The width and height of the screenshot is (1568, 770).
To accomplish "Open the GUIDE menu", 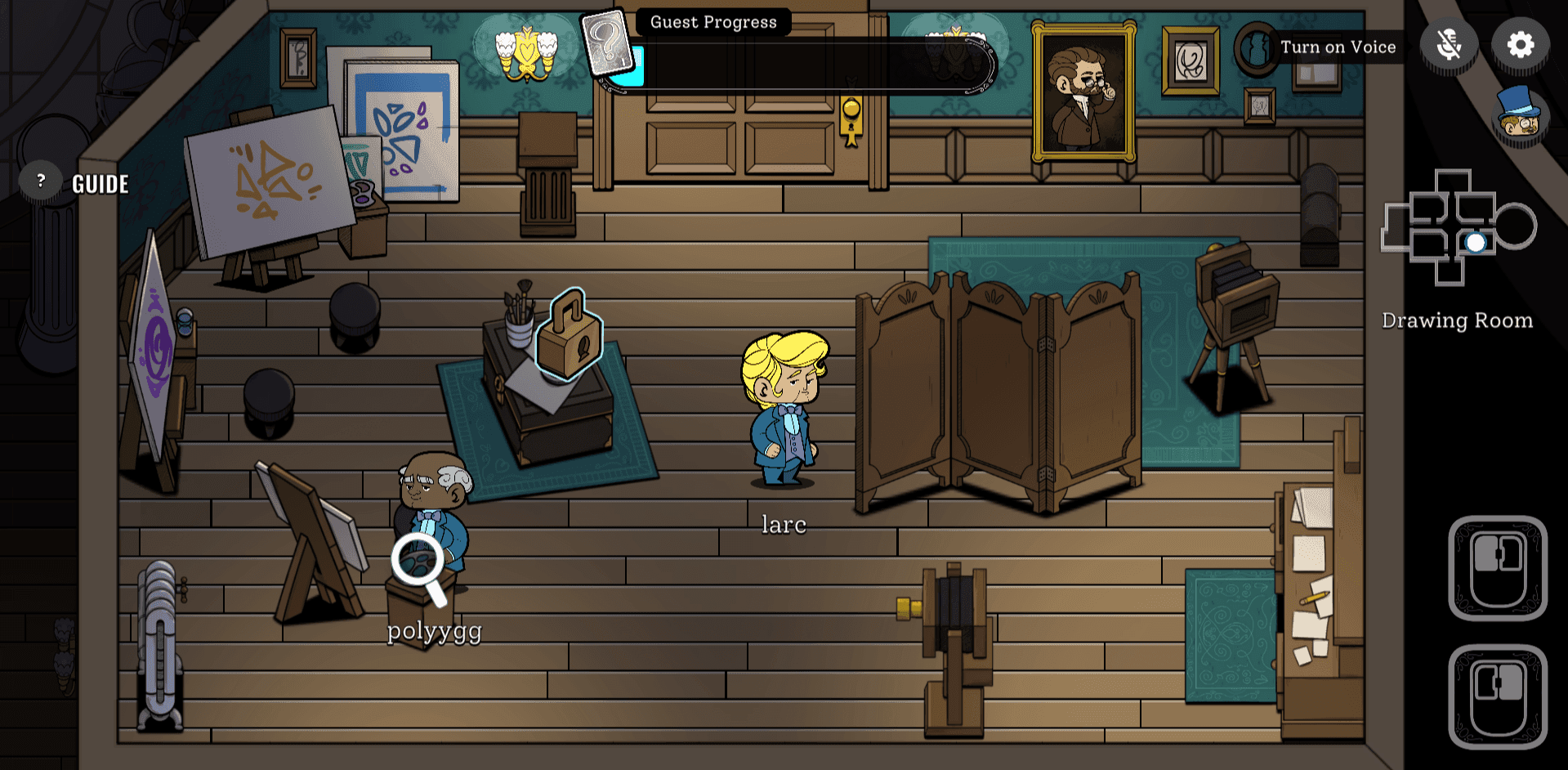I will 100,182.
